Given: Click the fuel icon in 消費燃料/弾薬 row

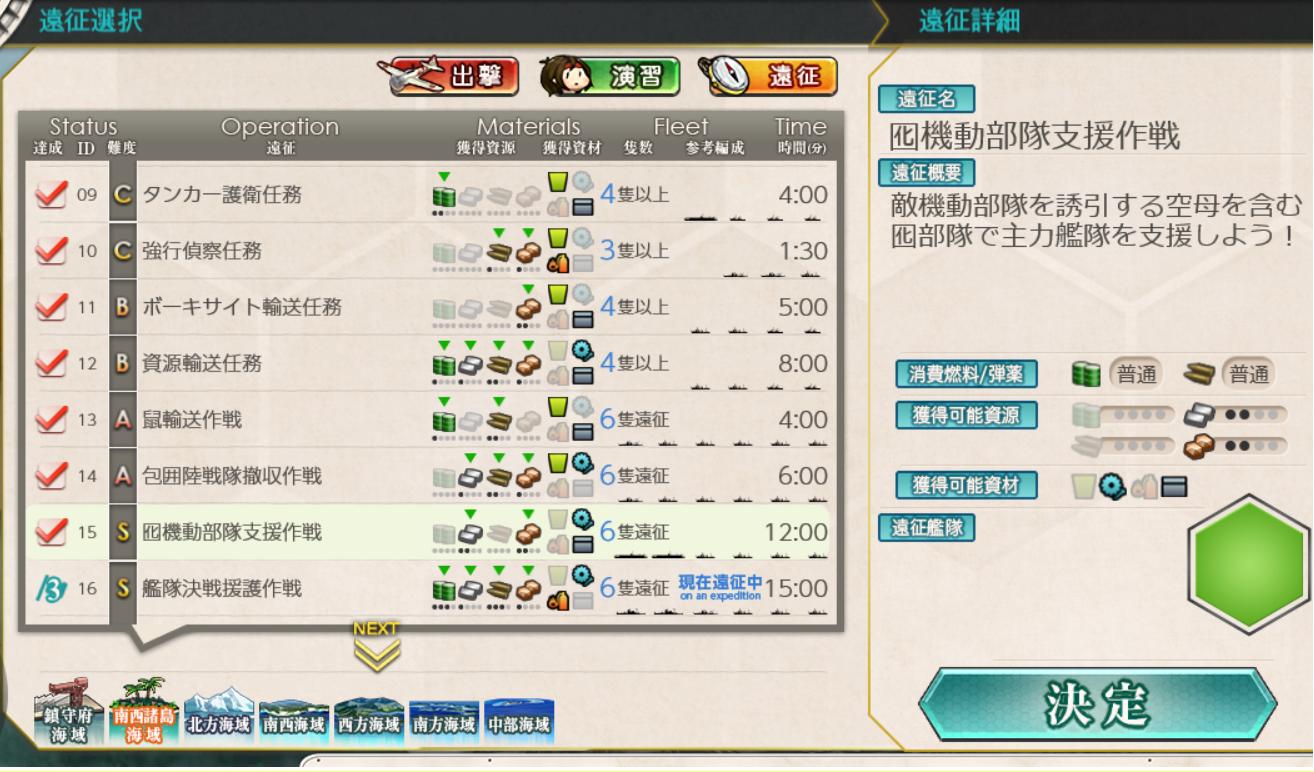Looking at the screenshot, I should click(1086, 372).
